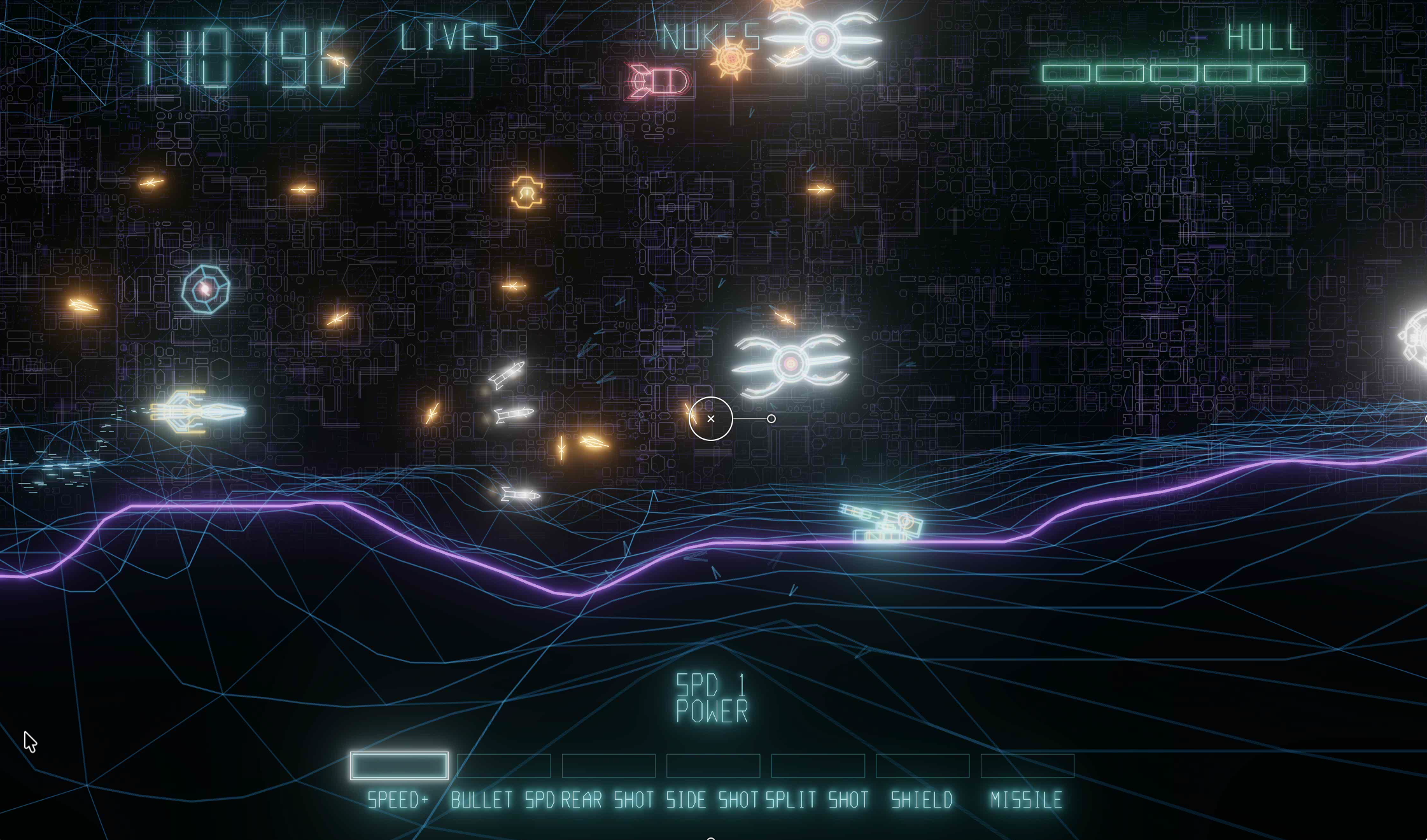This screenshot has width=1427, height=840.
Task: Click the POWER text indicator
Action: (x=712, y=711)
